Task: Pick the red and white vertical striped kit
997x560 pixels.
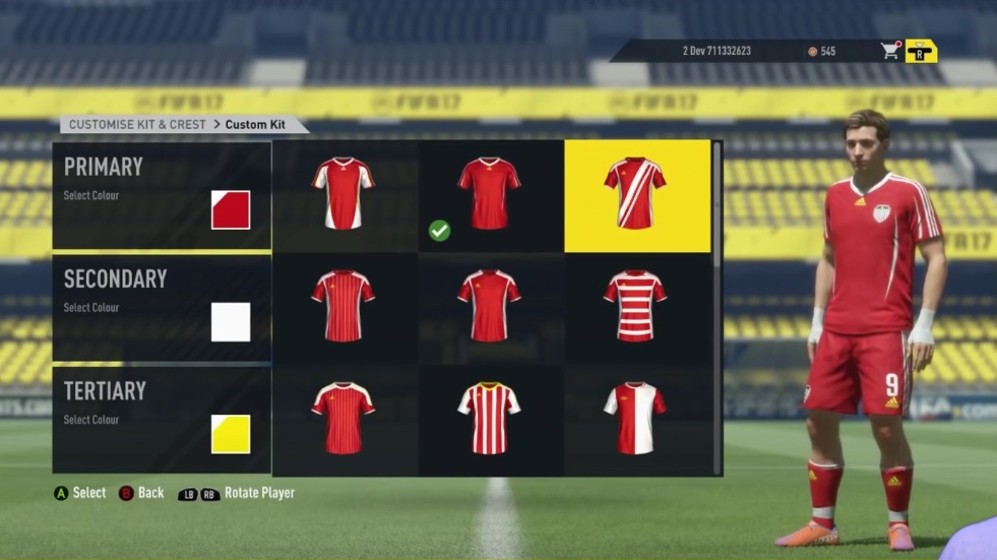Action: tap(489, 416)
